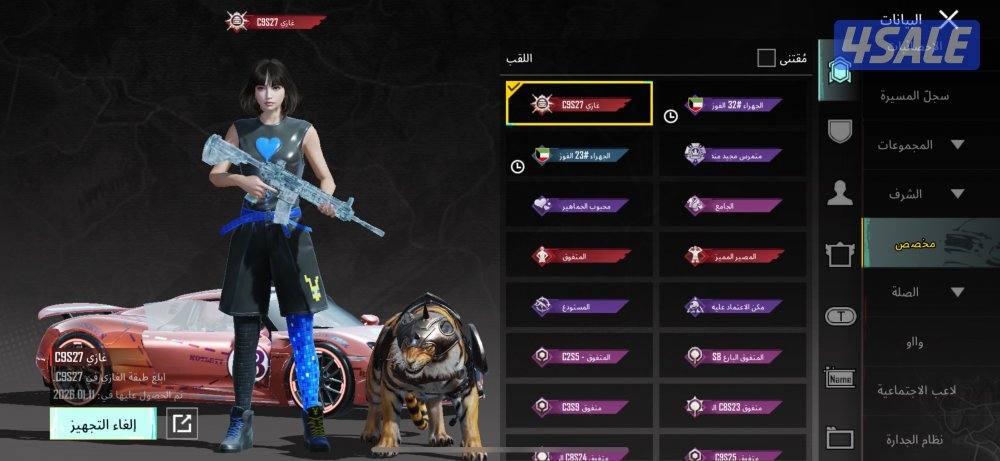Image resolution: width=1000 pixels, height=461 pixels.
Task: Pick the متفوق C3S9 title
Action: pyautogui.click(x=580, y=407)
